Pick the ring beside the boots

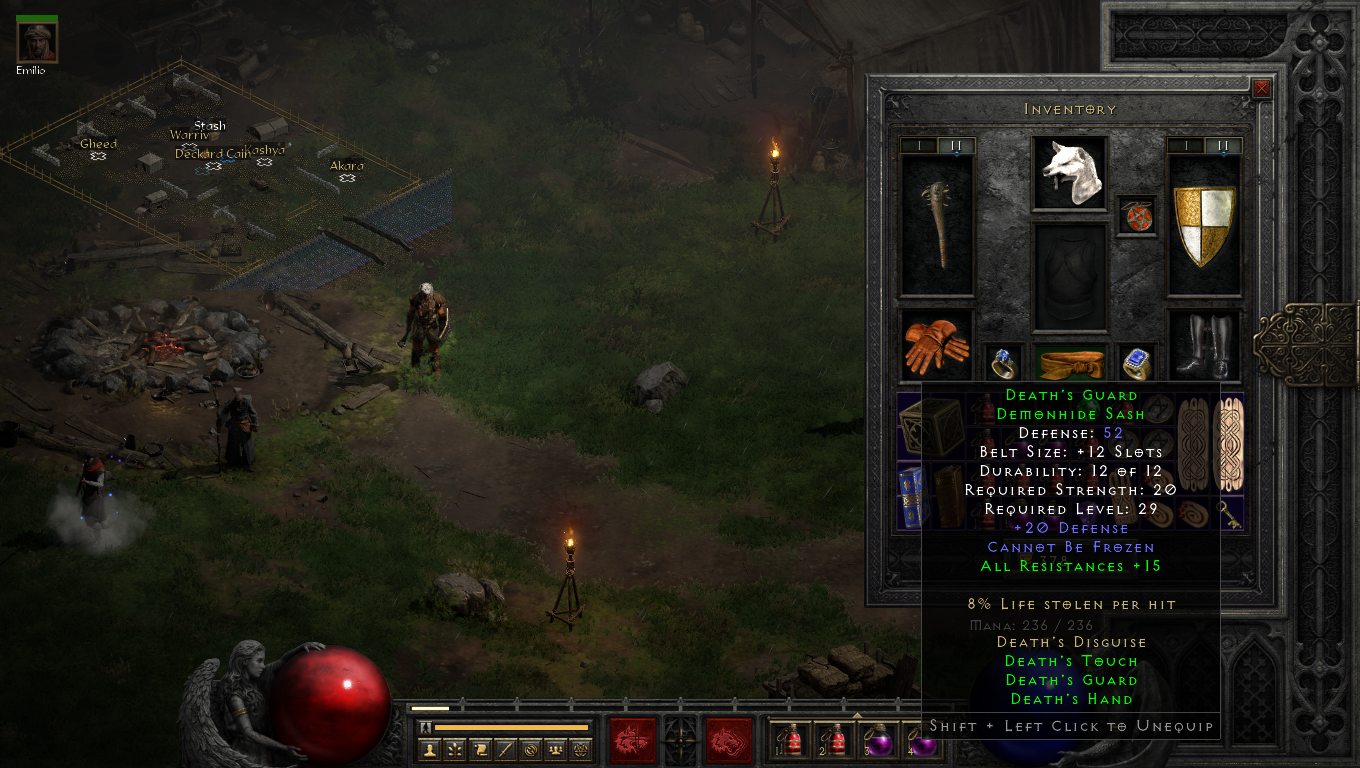click(x=1136, y=363)
